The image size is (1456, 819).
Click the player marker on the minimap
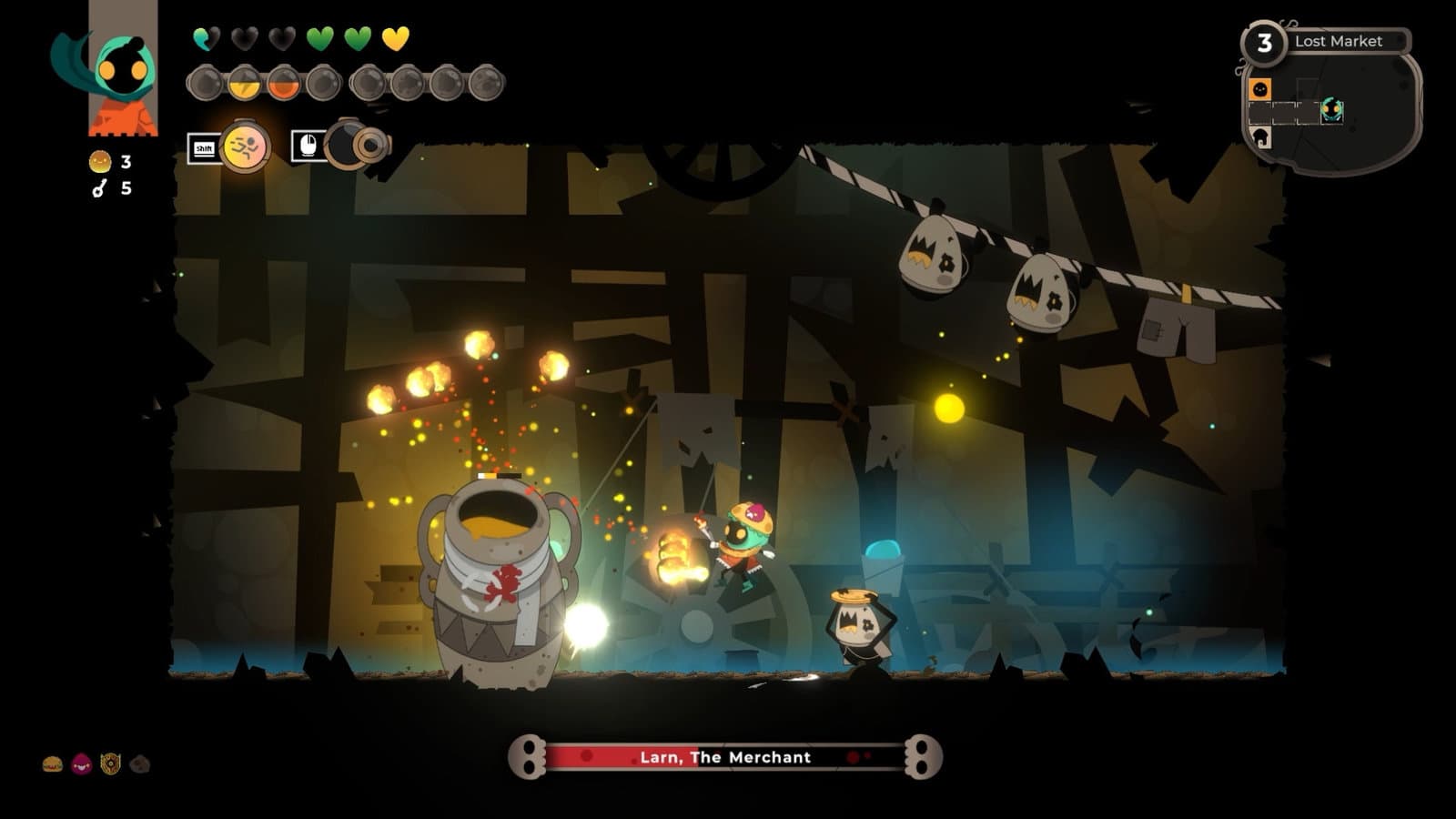[1331, 111]
